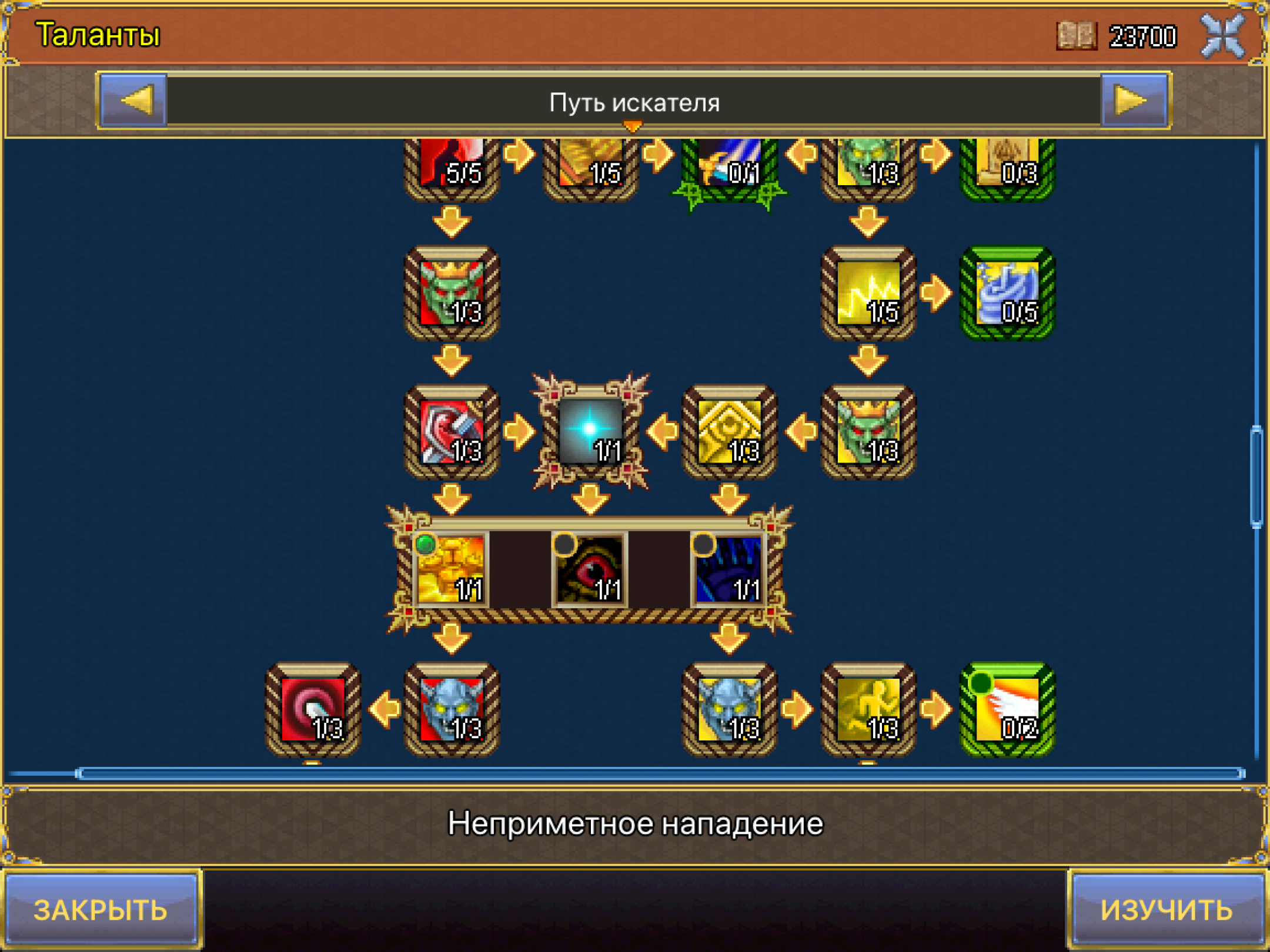Image resolution: width=1270 pixels, height=952 pixels.
Task: Switch to the next talent branch
Action: coord(1133,100)
